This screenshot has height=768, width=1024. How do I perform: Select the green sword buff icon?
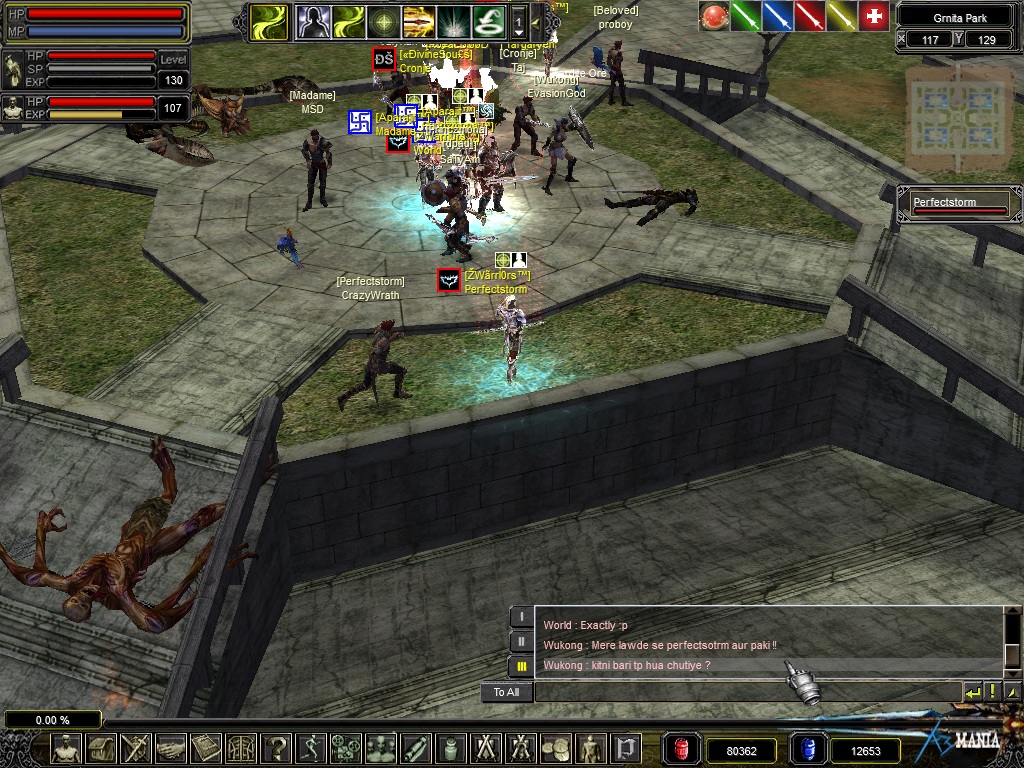click(x=745, y=17)
